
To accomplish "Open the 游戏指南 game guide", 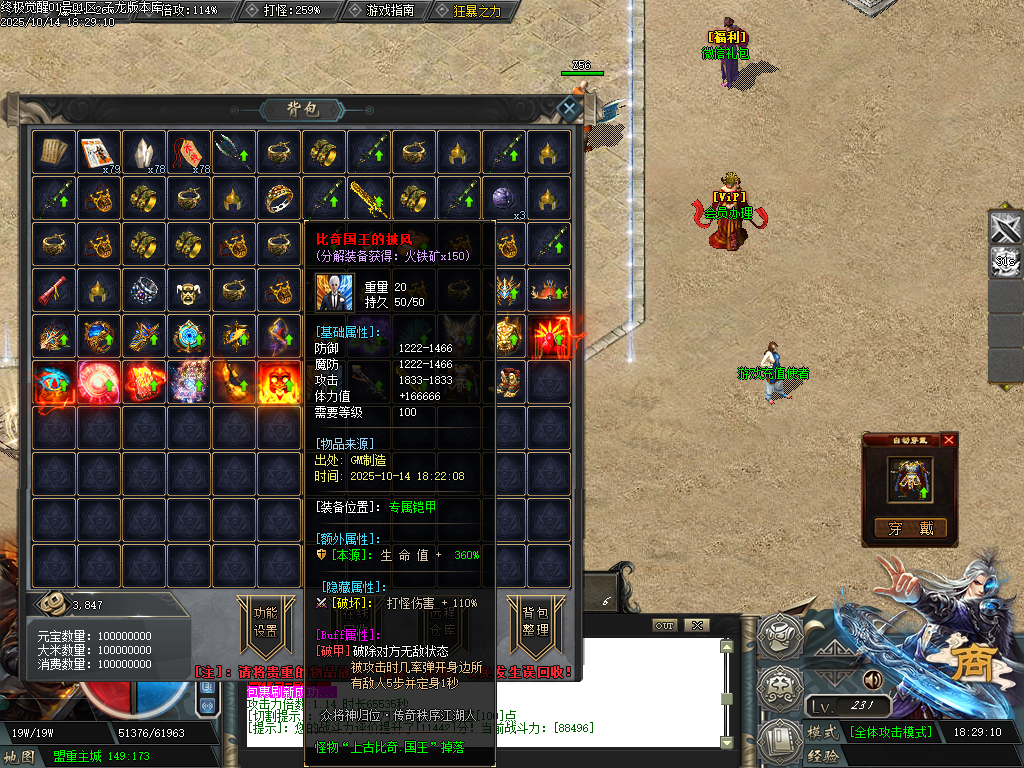I will click(x=383, y=10).
